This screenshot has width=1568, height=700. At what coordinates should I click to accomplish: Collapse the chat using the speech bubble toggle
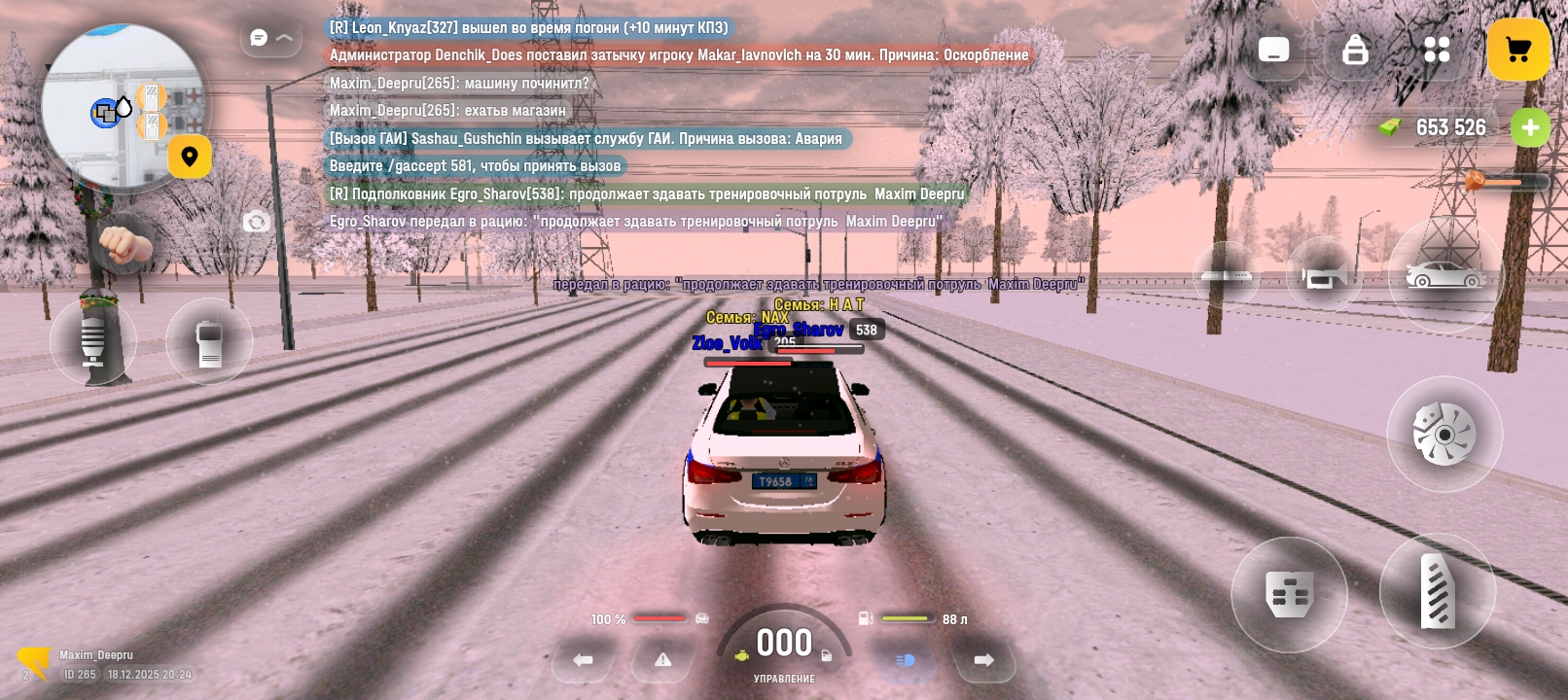click(x=270, y=38)
